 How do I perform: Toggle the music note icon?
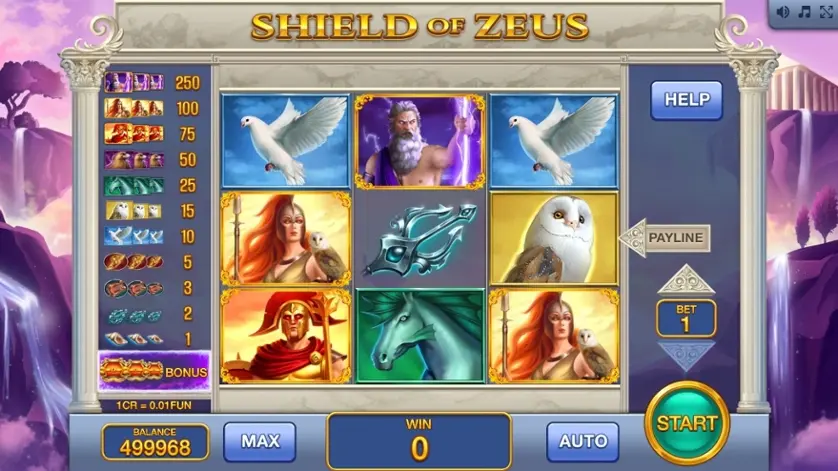(803, 12)
